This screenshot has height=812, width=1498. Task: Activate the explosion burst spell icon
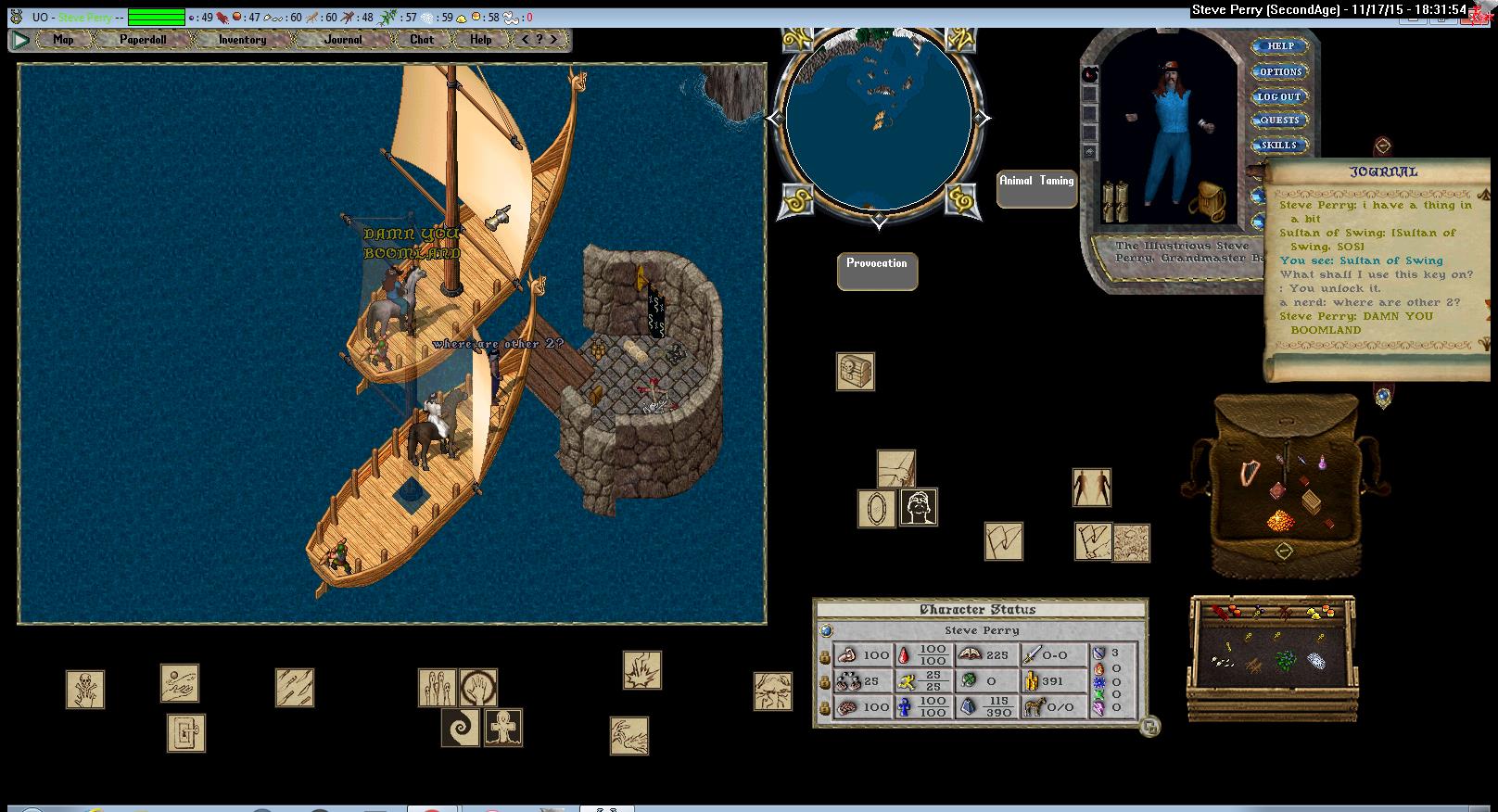641,670
